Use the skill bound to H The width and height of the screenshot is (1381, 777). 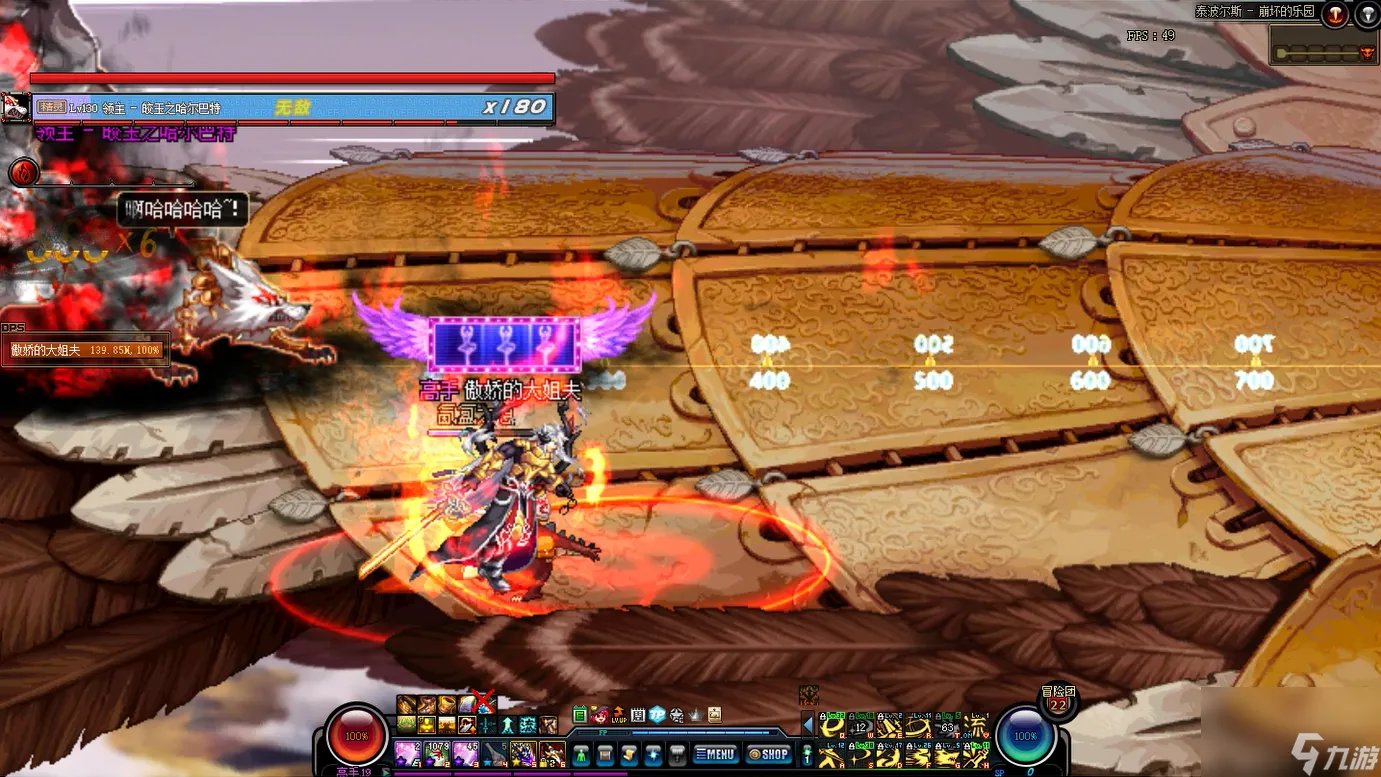point(974,755)
